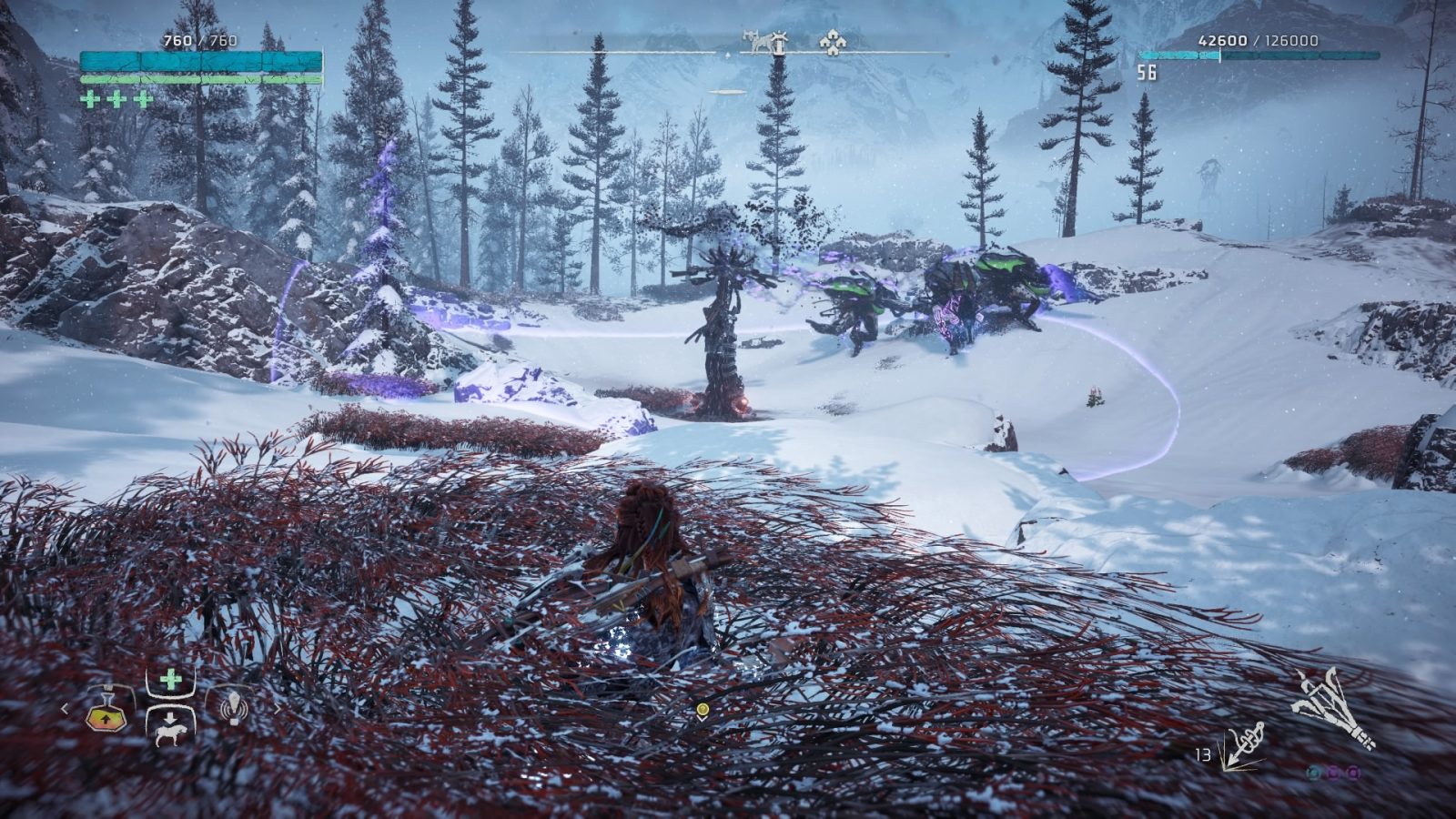This screenshot has height=819, width=1456.
Task: Expand the potion pouch upward arrow
Action: (106, 721)
